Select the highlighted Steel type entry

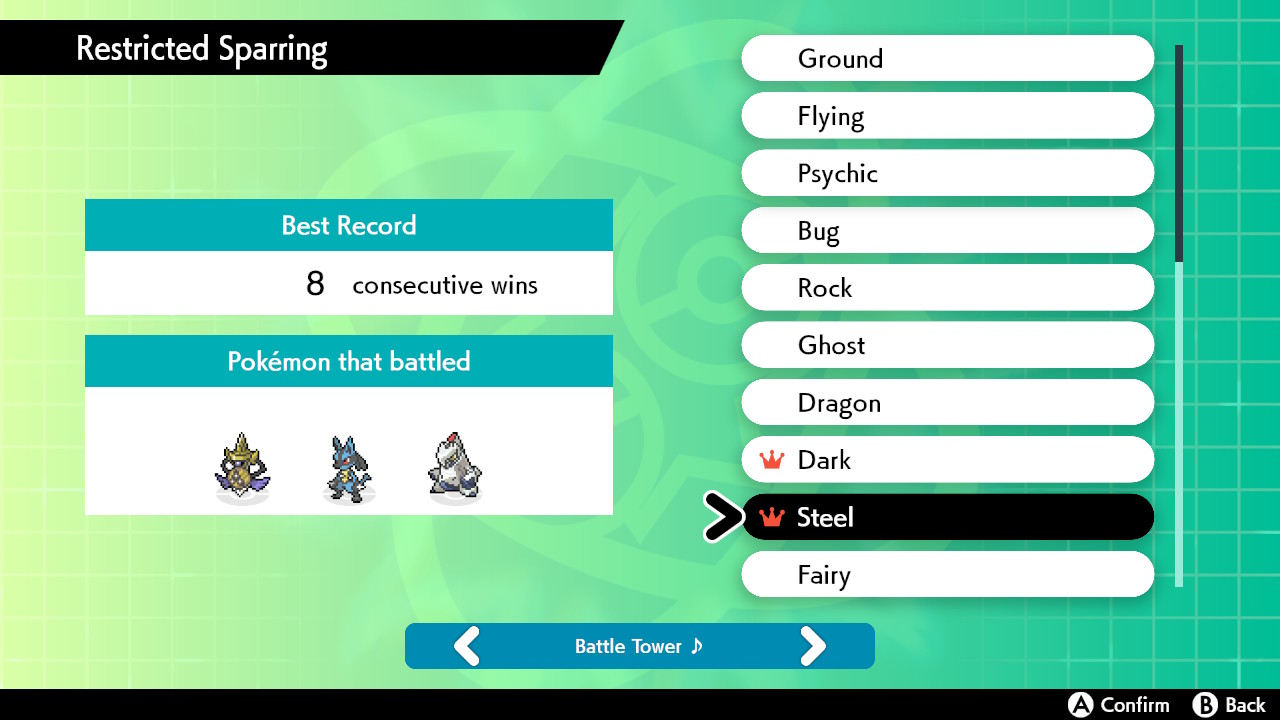click(947, 517)
